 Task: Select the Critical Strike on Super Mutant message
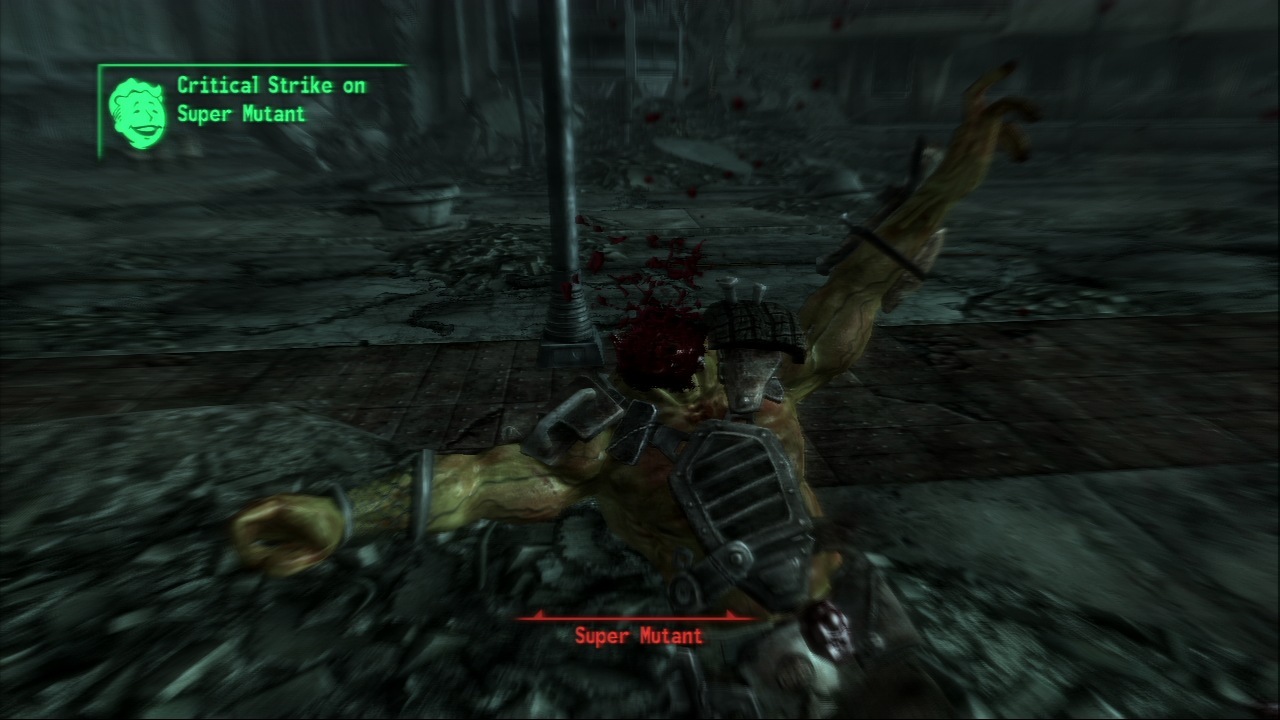(x=271, y=100)
